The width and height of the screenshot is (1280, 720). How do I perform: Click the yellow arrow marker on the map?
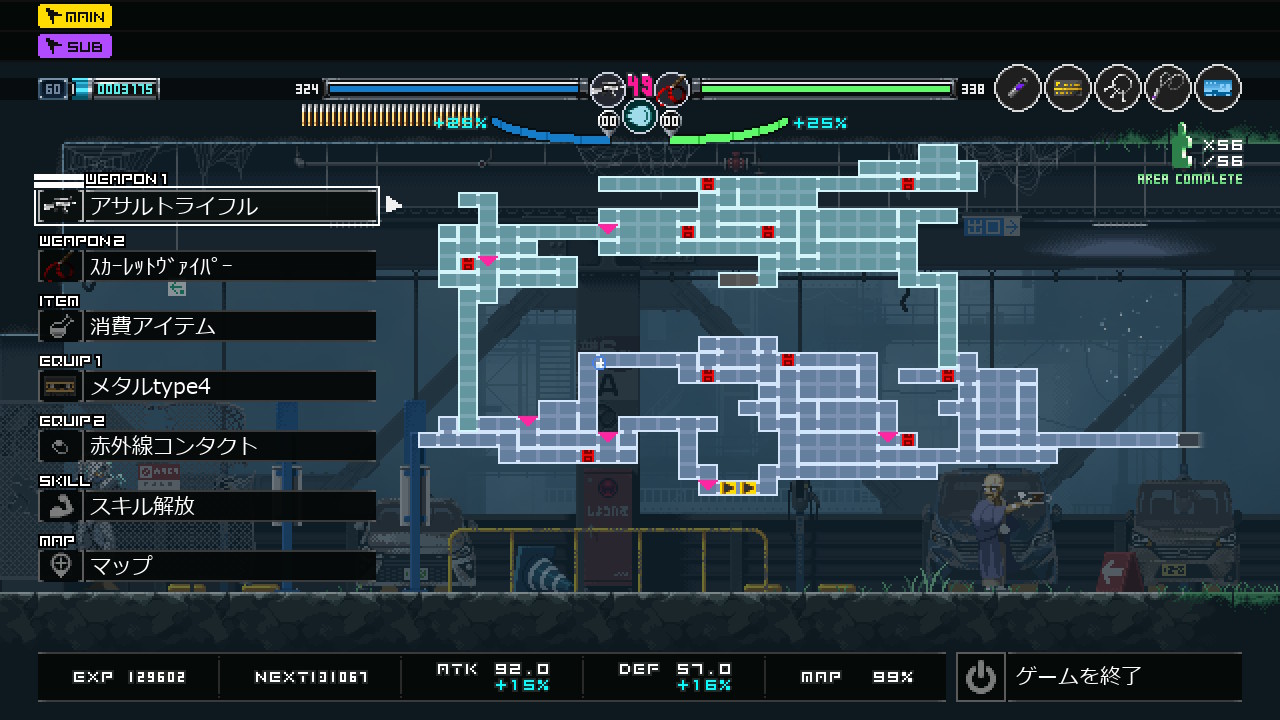tap(738, 488)
